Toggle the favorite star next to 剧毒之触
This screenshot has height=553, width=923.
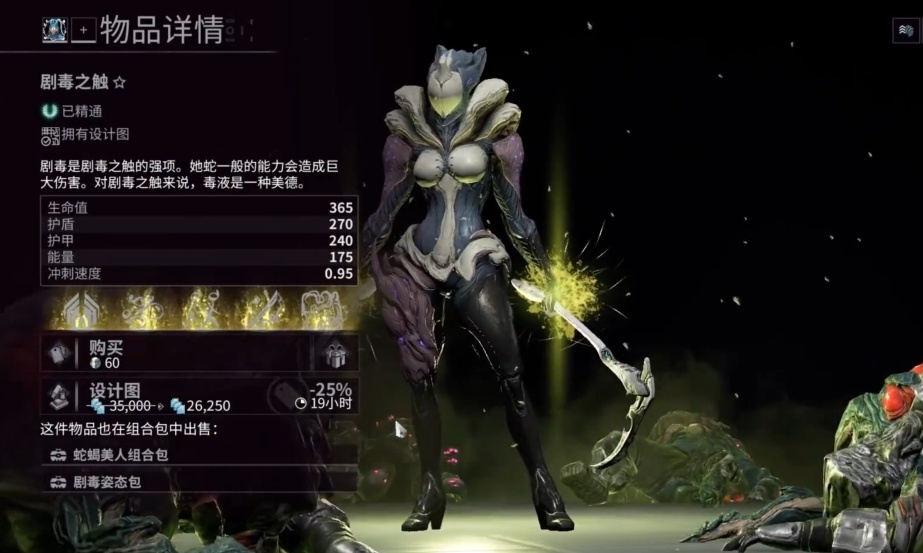pyautogui.click(x=120, y=83)
